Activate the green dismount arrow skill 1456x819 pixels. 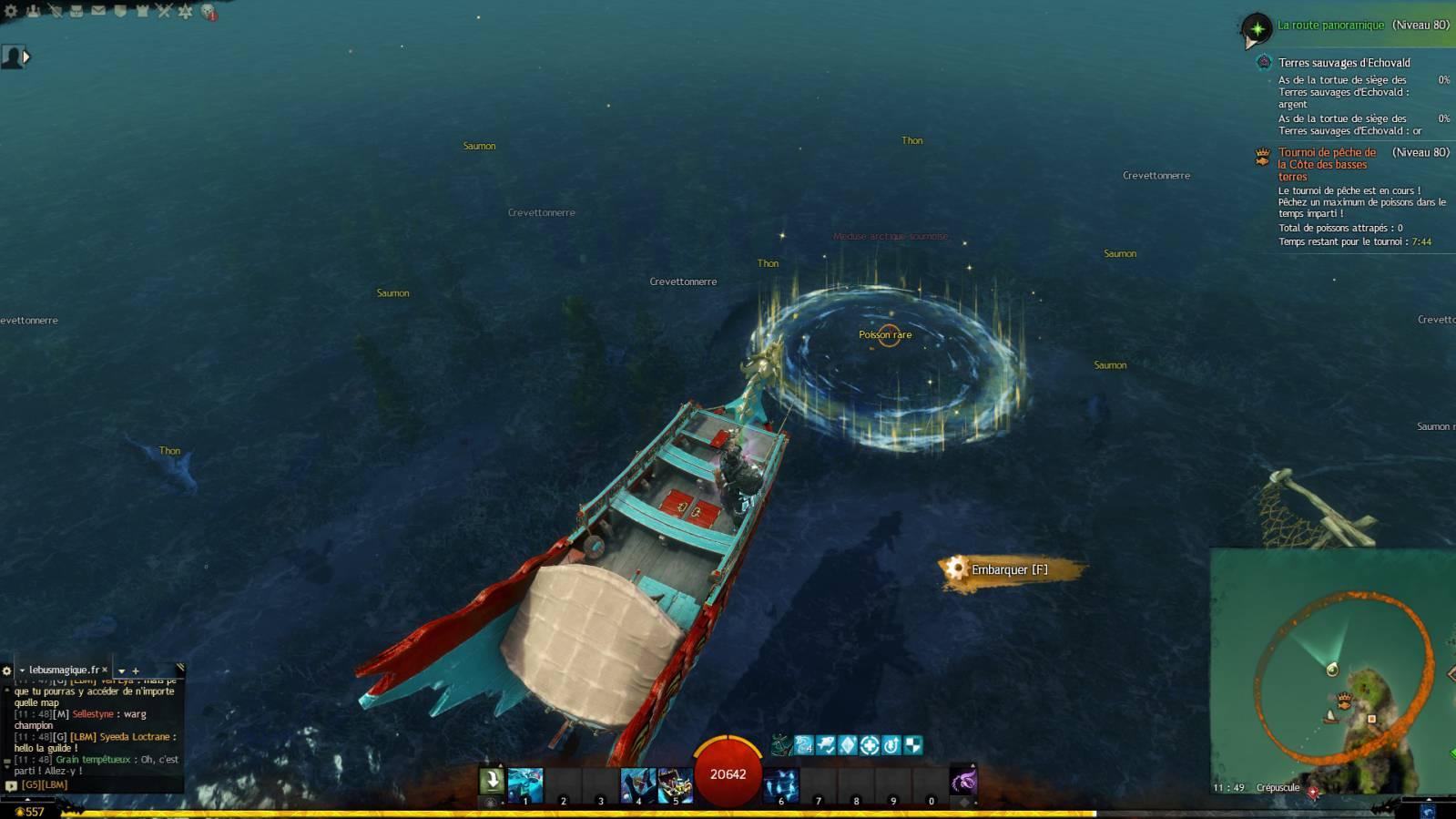tap(492, 781)
